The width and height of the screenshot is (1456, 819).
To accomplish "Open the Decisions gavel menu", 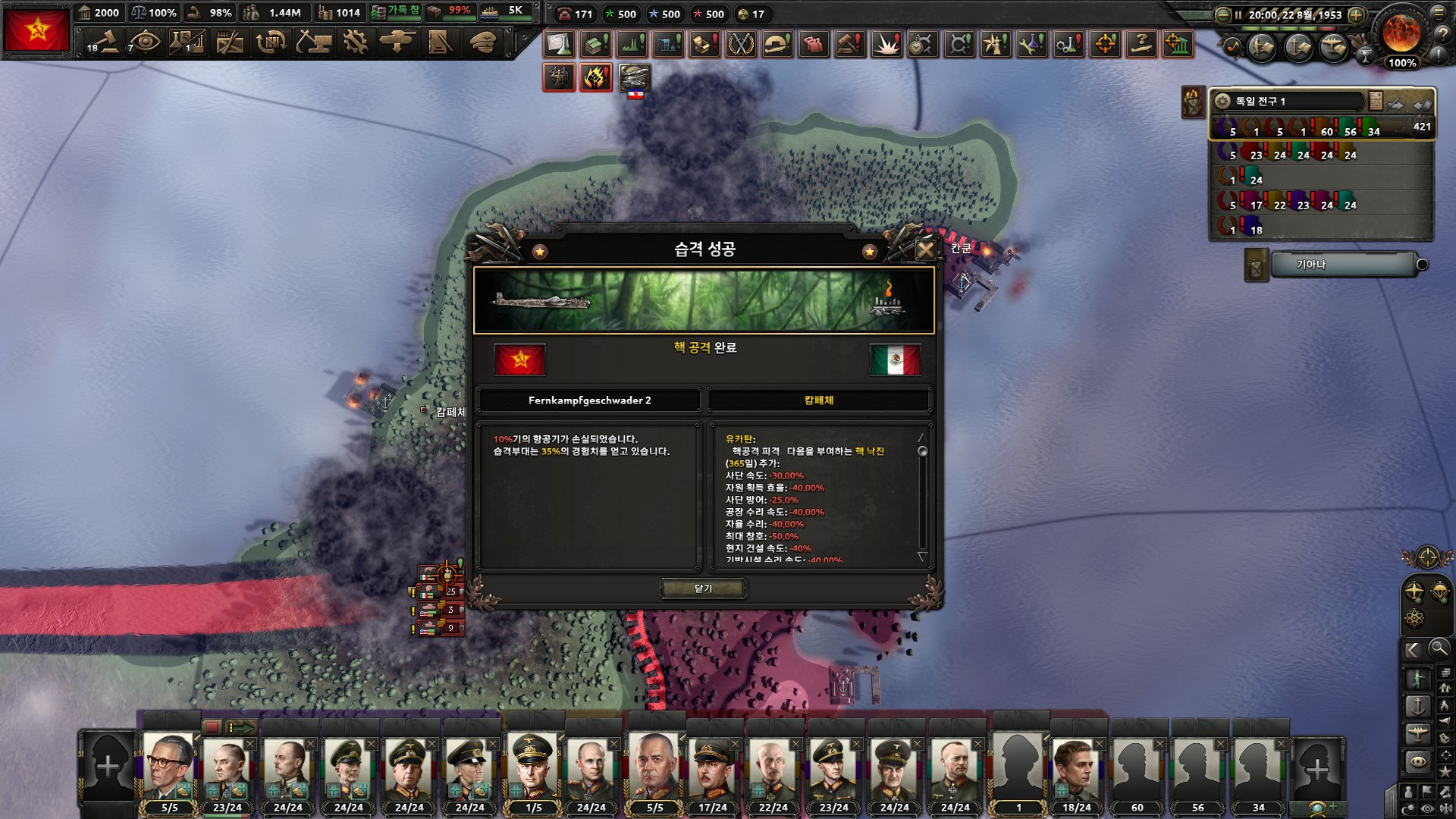I will (x=103, y=42).
